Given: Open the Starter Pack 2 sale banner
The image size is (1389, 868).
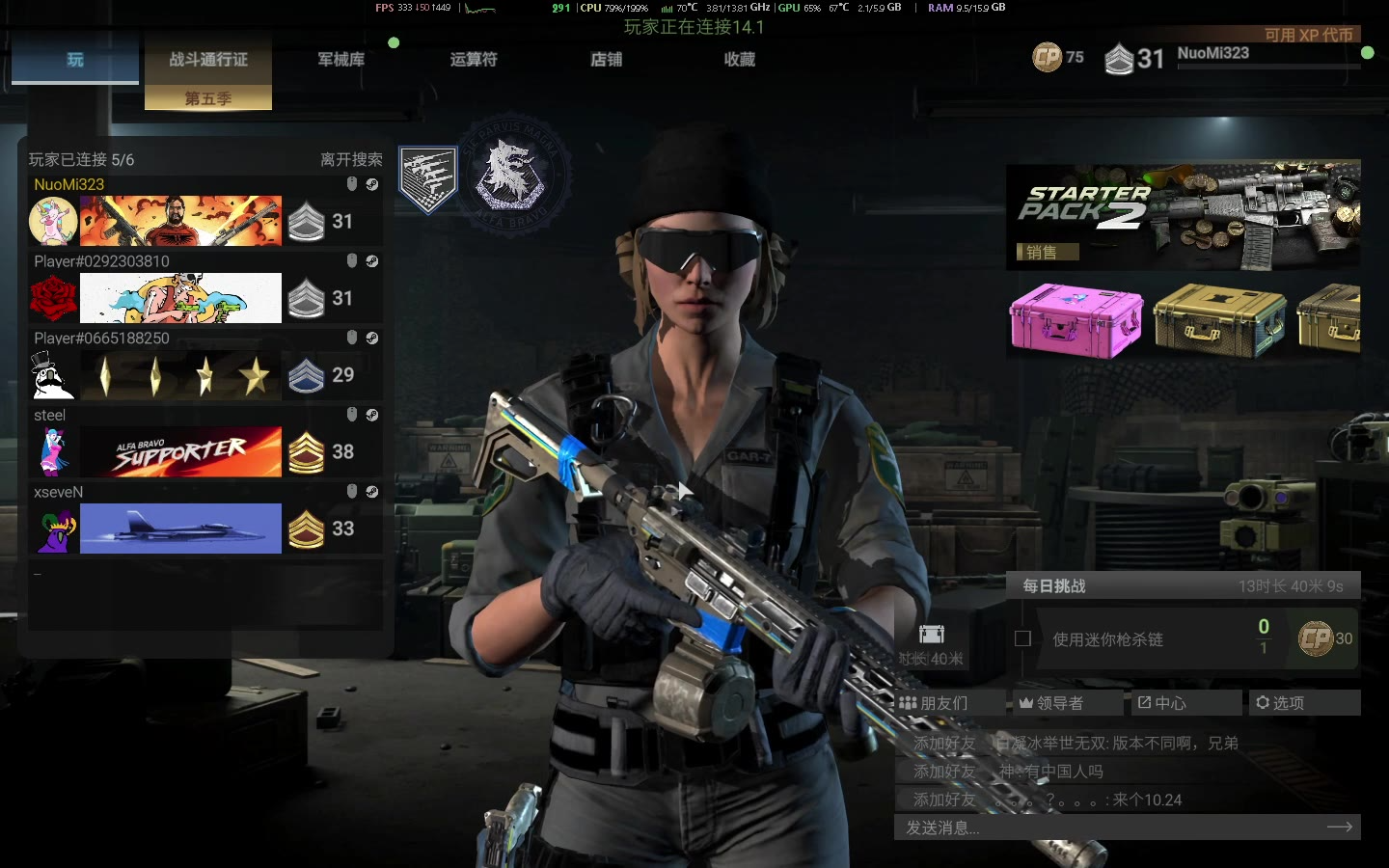Looking at the screenshot, I should (x=1183, y=214).
